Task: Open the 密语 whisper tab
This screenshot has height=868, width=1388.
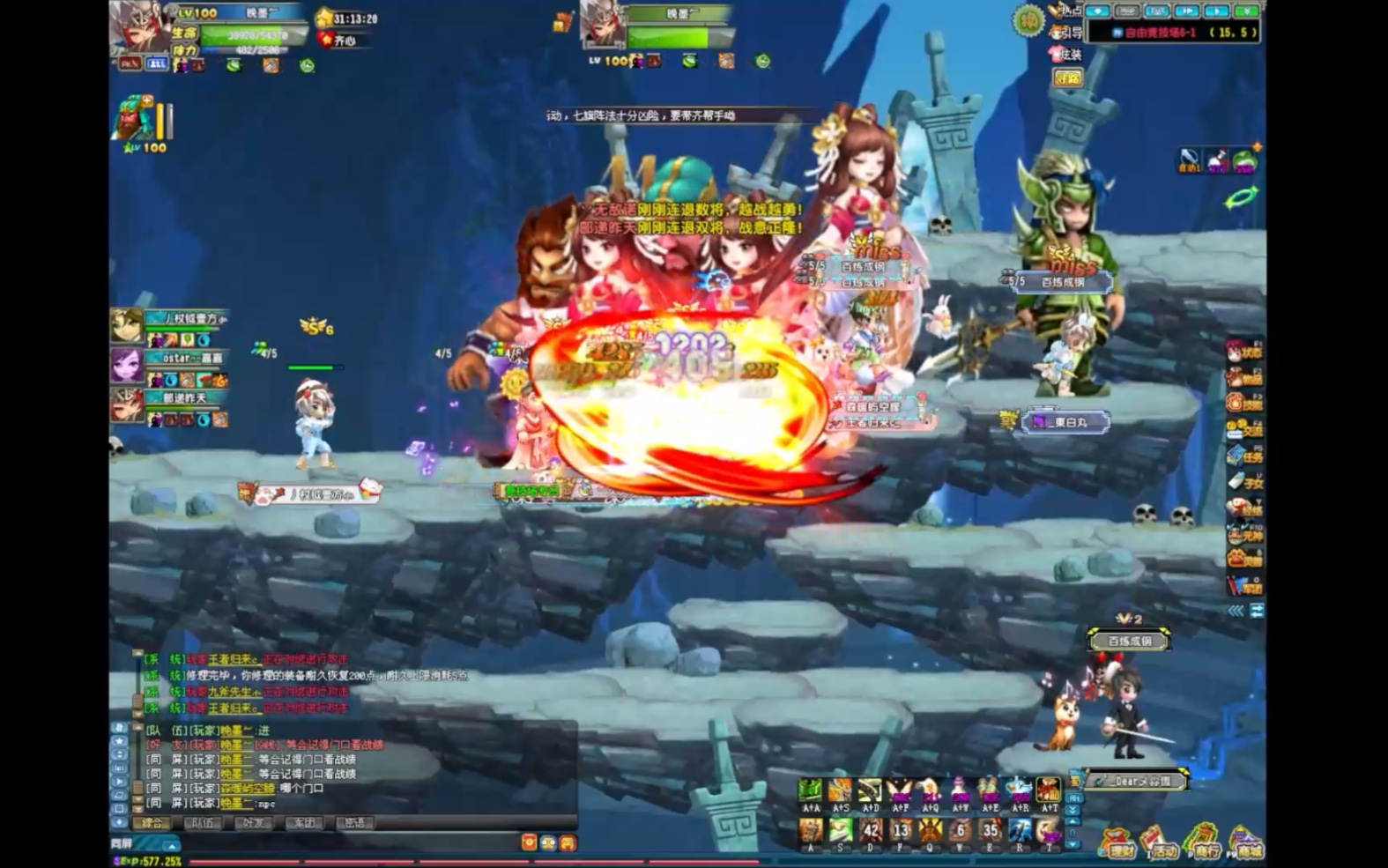Action: click(355, 823)
